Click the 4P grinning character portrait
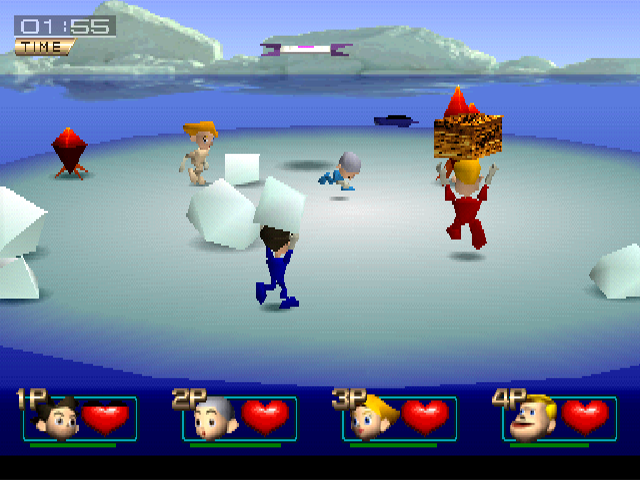The image size is (640, 480). [x=531, y=418]
